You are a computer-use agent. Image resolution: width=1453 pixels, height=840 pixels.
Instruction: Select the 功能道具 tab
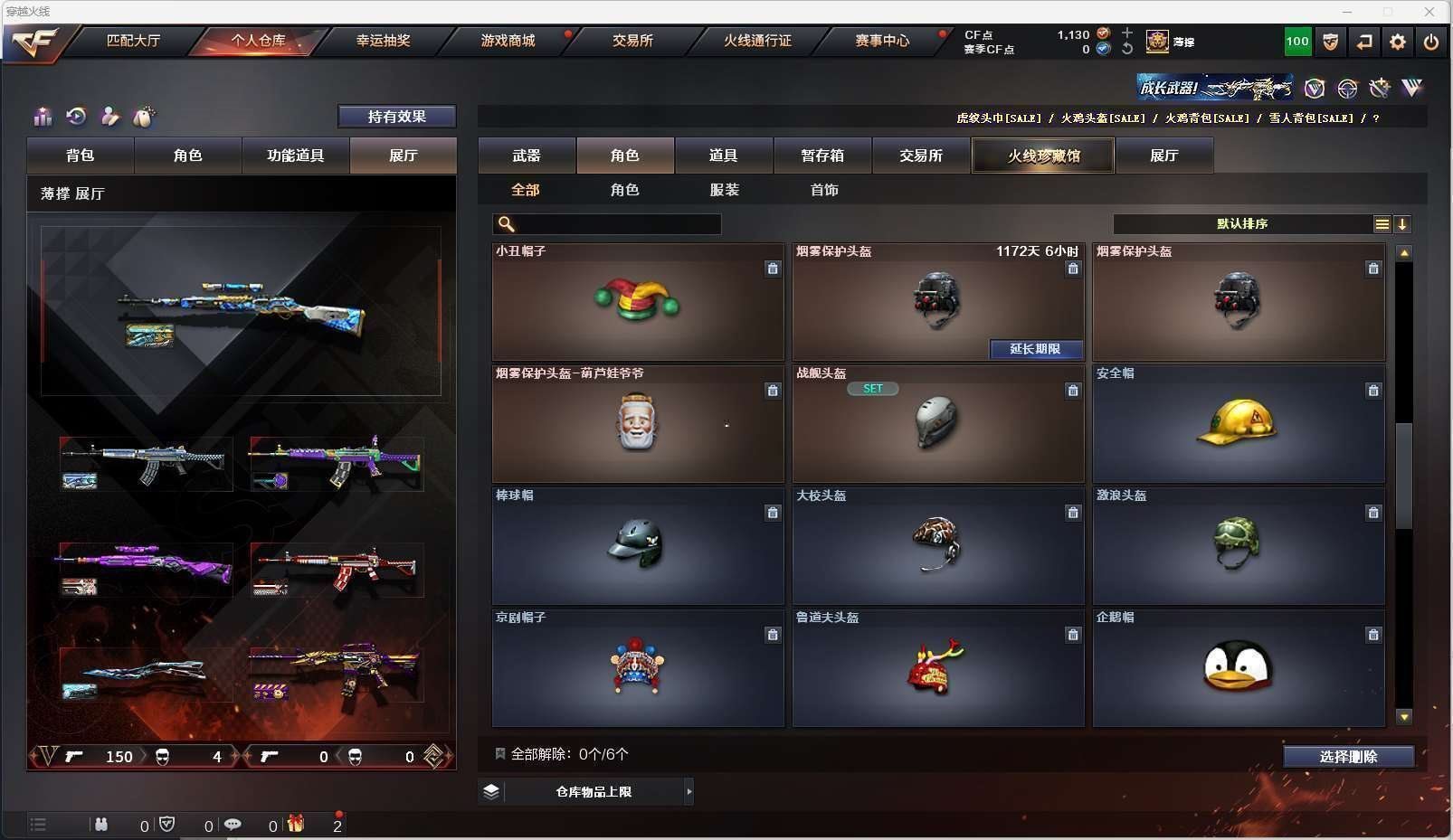[x=295, y=156]
